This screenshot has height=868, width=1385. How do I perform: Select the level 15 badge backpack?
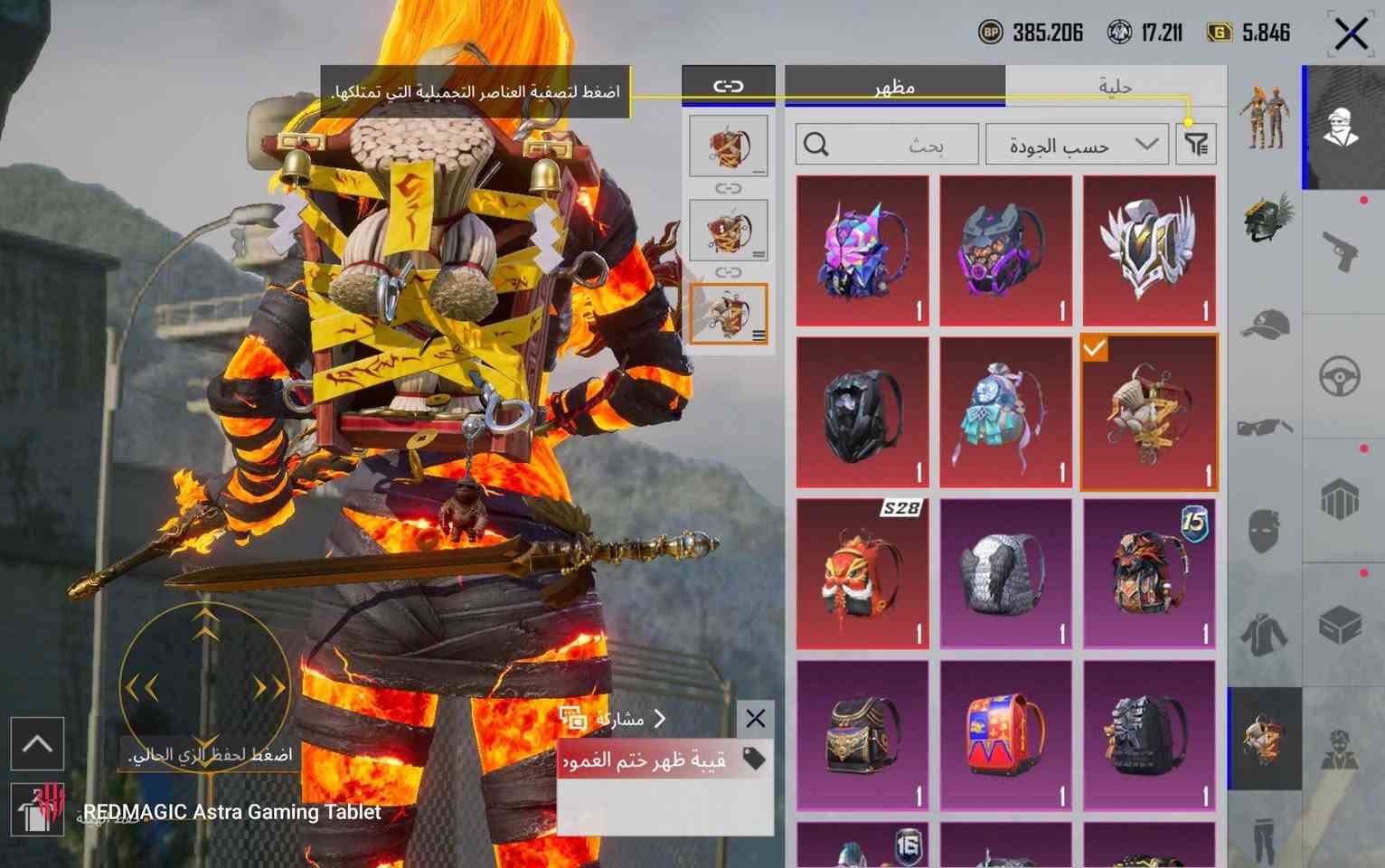(1149, 573)
